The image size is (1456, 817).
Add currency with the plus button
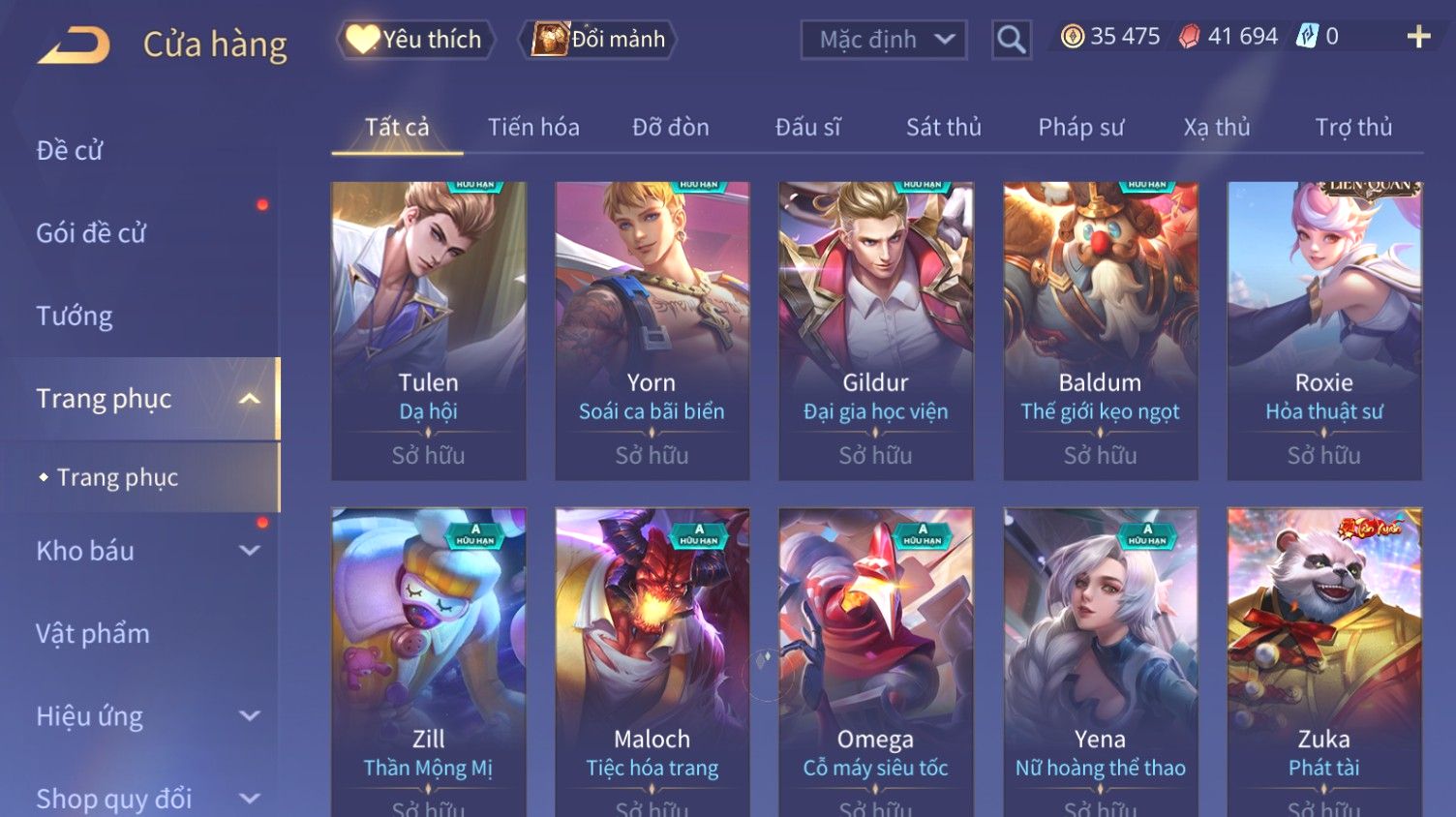[1418, 37]
